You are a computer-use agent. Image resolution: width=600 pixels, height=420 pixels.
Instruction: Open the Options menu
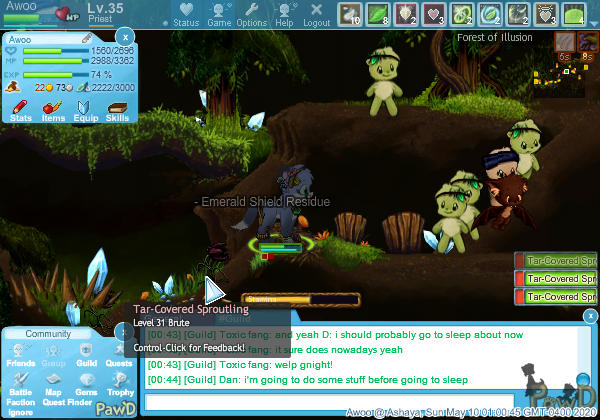[252, 14]
